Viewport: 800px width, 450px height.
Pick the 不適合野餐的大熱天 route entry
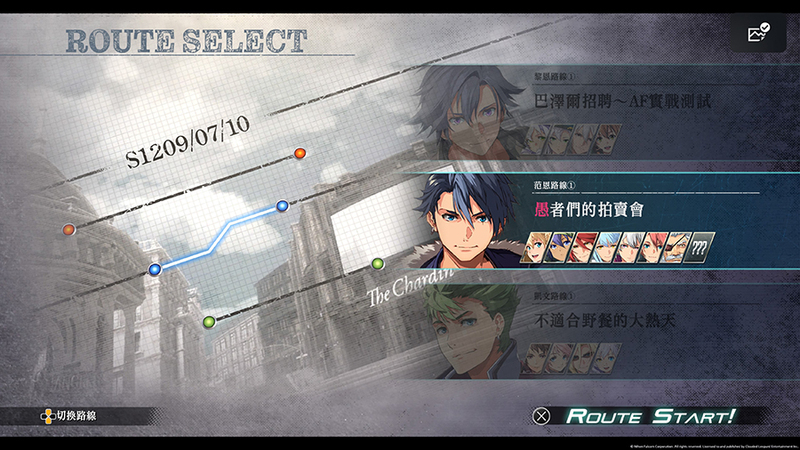pyautogui.click(x=620, y=323)
